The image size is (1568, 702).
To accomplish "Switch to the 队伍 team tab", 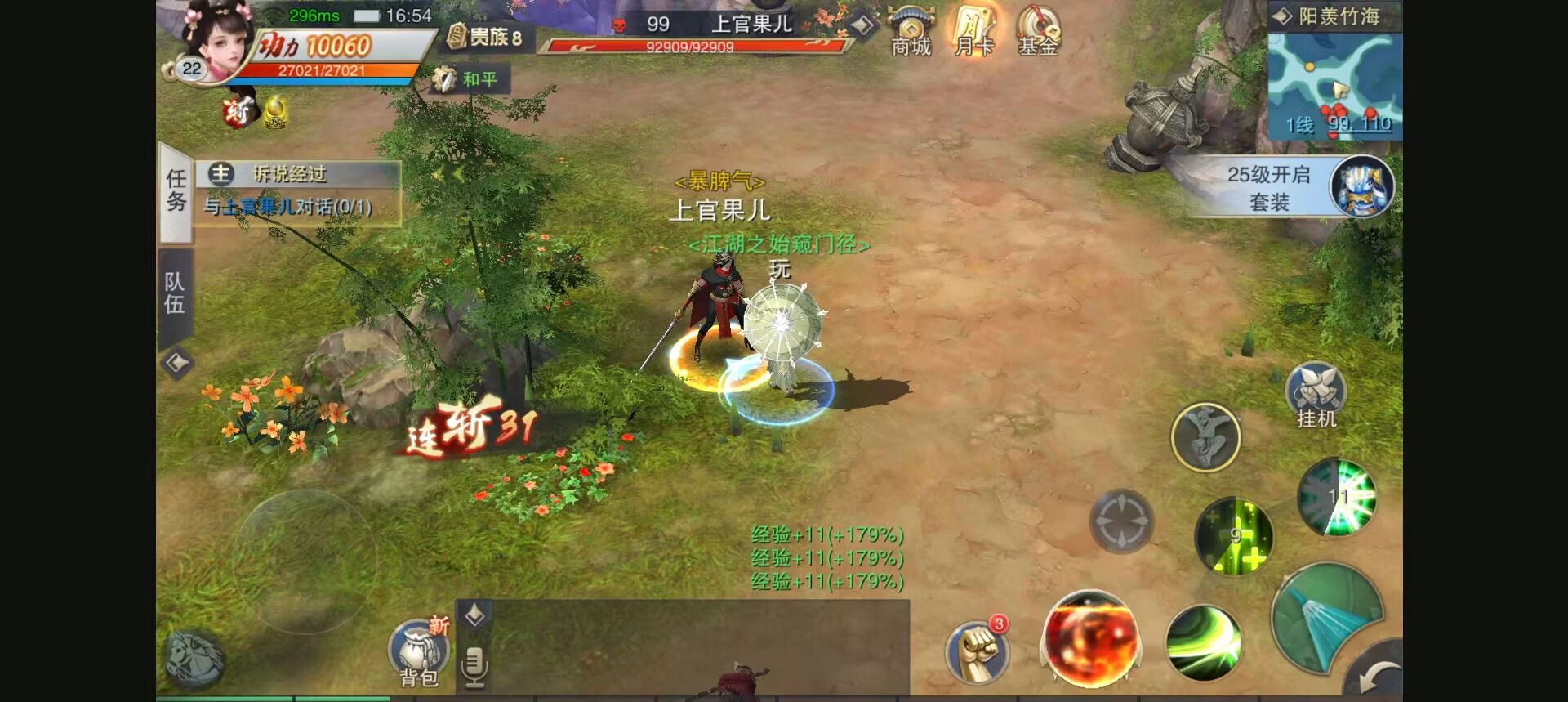I will pos(175,293).
